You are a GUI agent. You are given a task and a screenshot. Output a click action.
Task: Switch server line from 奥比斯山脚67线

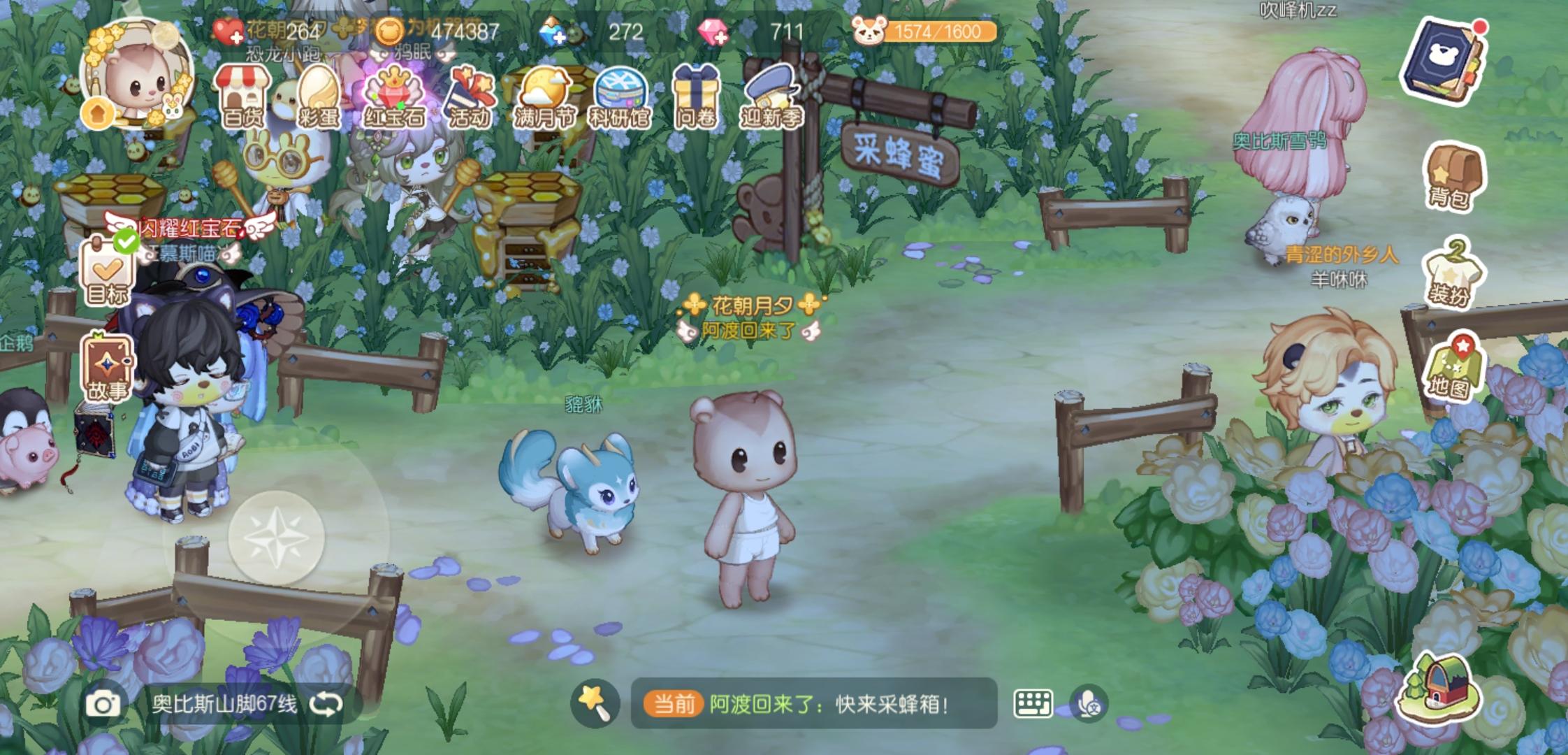(328, 703)
